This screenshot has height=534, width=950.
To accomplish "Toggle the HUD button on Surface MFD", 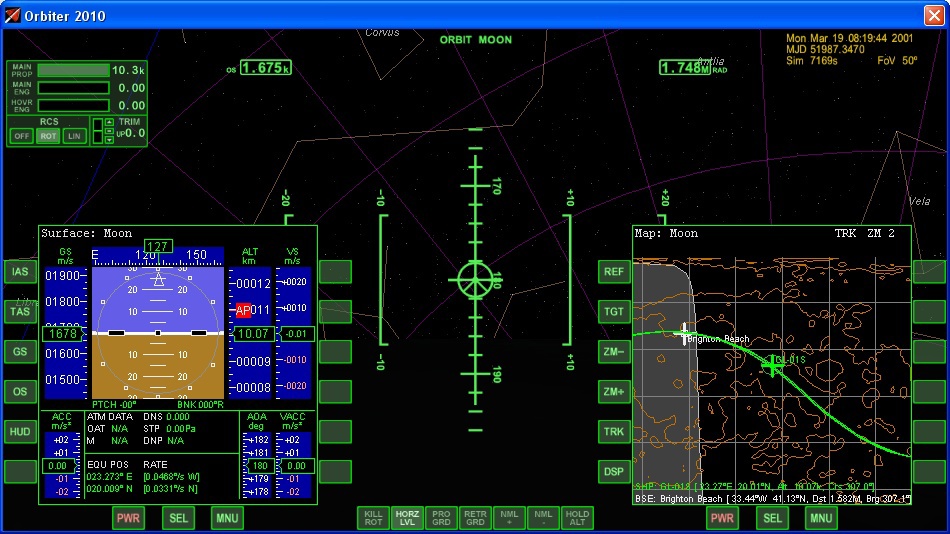I will pos(20,432).
